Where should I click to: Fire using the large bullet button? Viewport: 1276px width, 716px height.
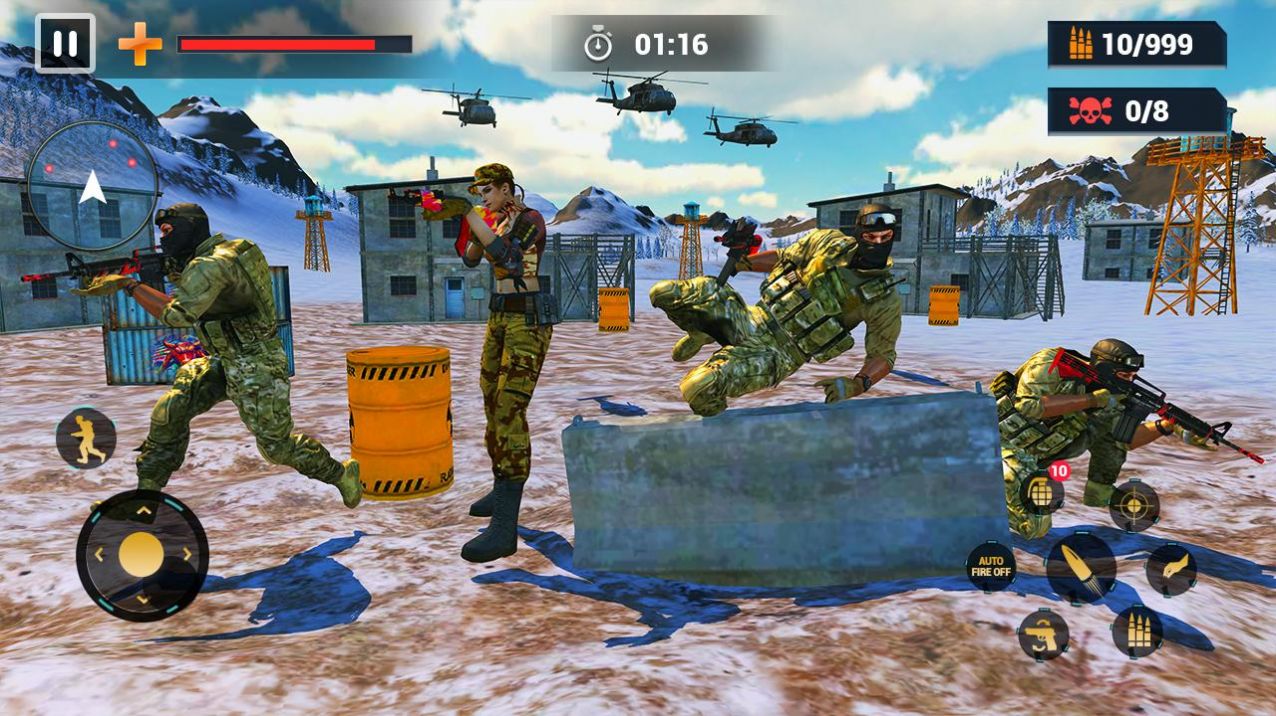[x=1080, y=567]
